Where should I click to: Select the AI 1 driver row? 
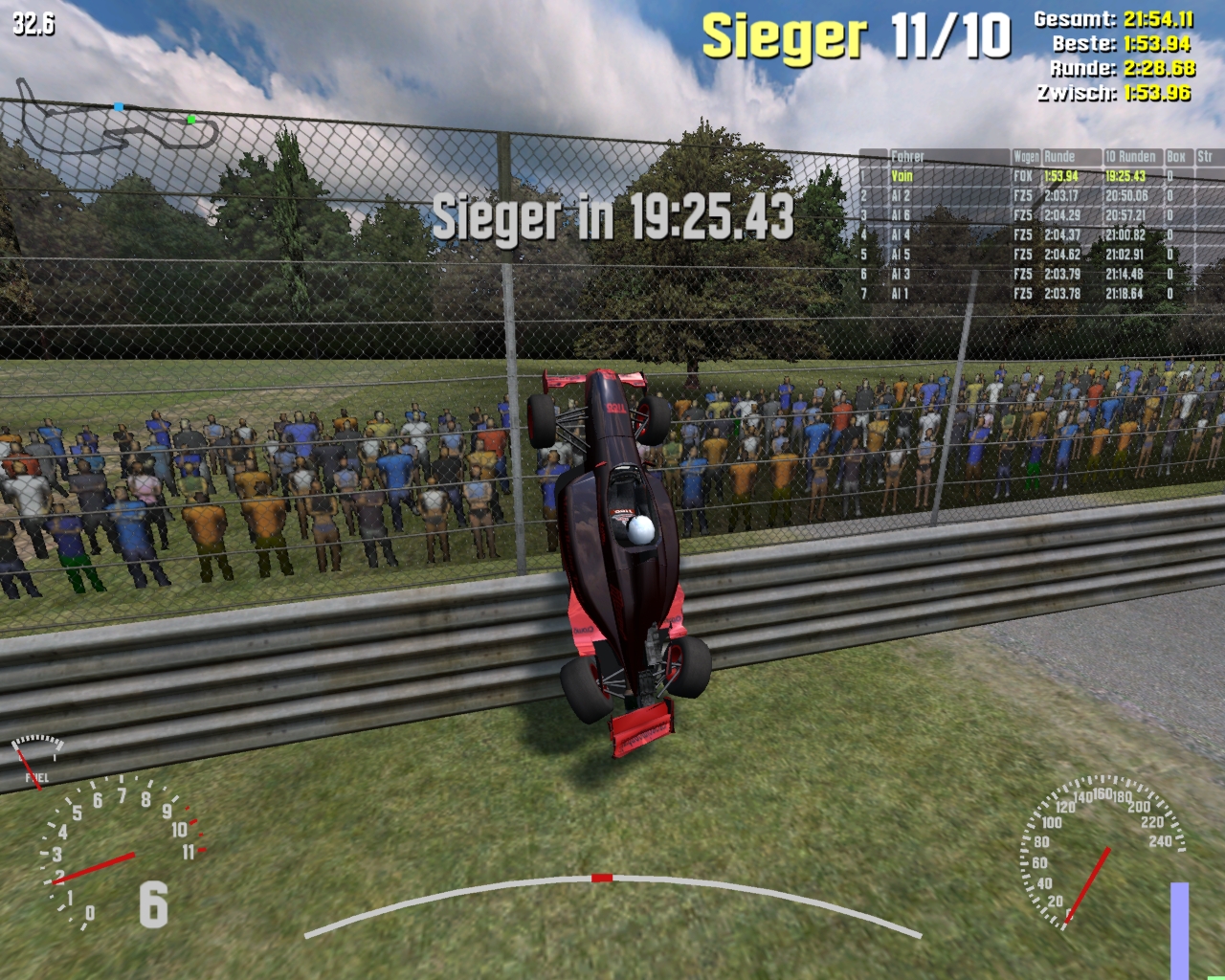pos(901,294)
